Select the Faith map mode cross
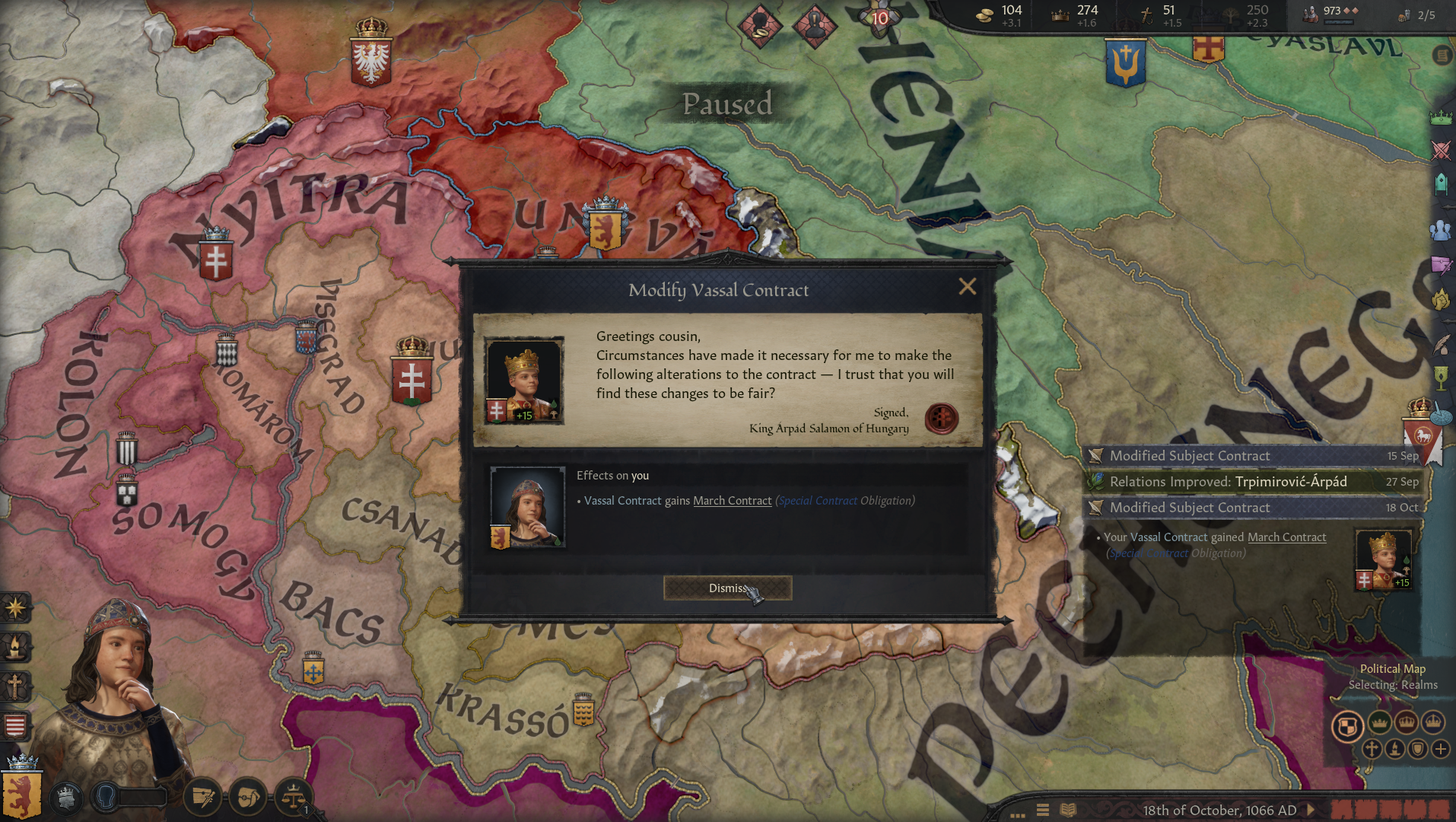The image size is (1456, 822). [x=1372, y=750]
